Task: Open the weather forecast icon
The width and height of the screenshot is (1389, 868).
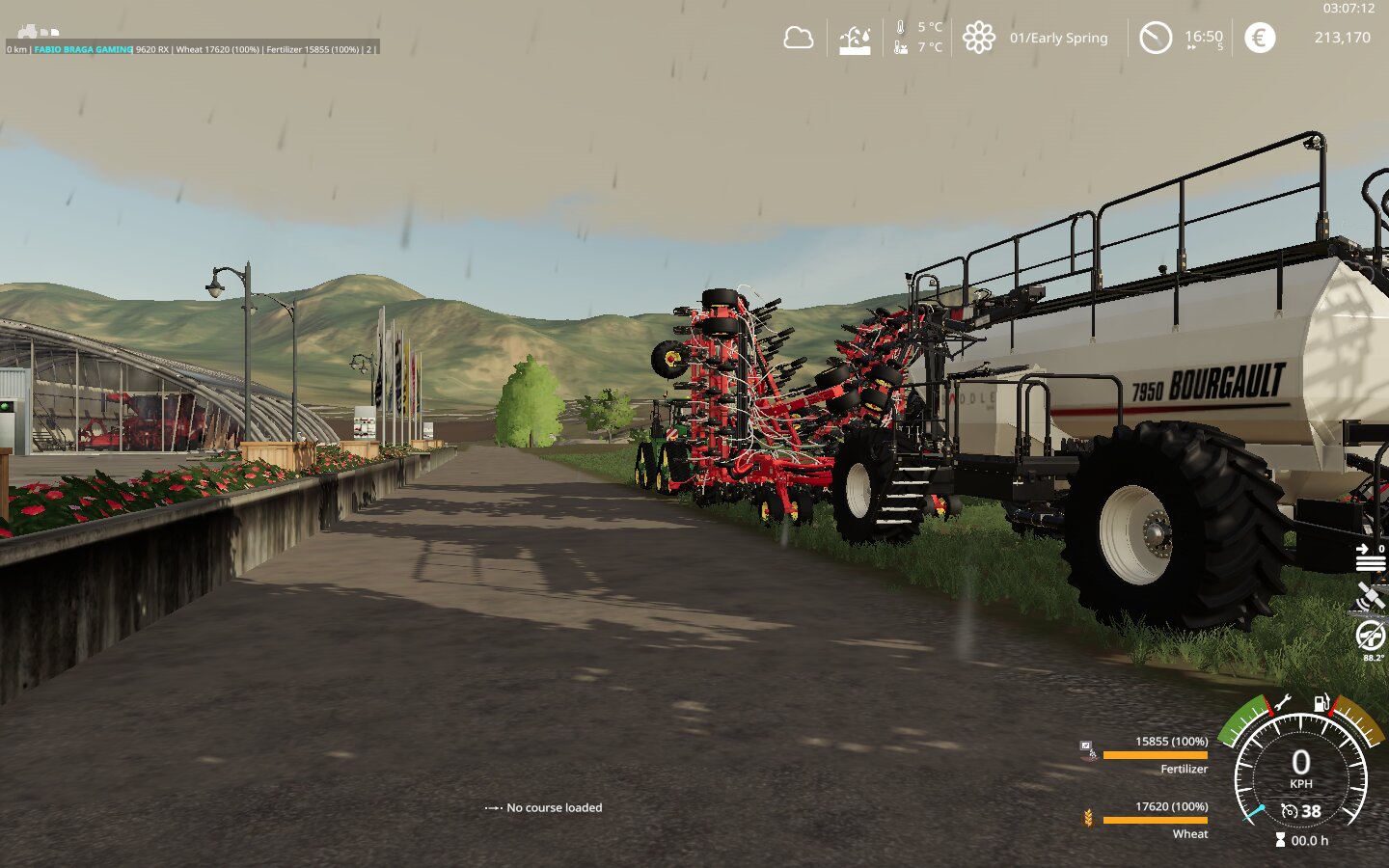Action: [x=855, y=39]
